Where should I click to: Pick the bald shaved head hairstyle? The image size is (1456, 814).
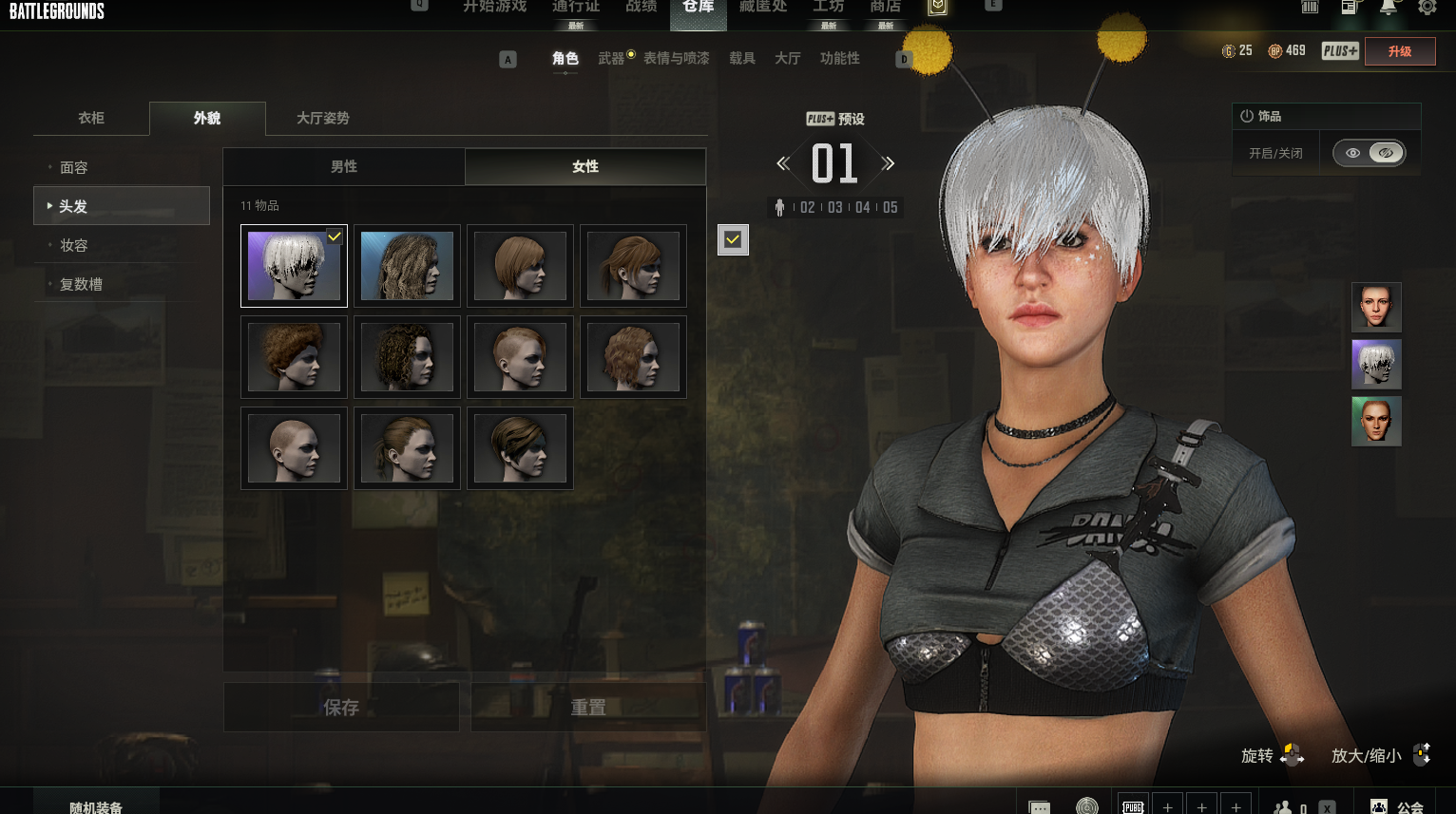(294, 448)
